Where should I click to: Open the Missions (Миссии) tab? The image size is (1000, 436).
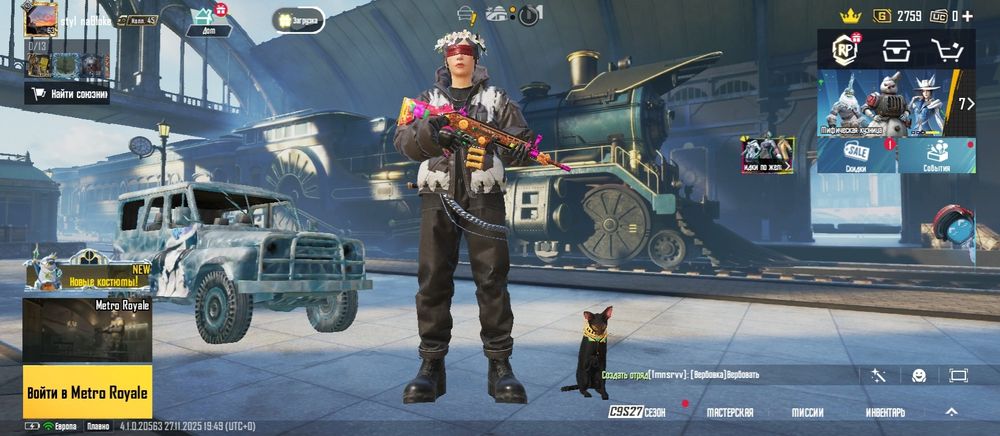[807, 412]
